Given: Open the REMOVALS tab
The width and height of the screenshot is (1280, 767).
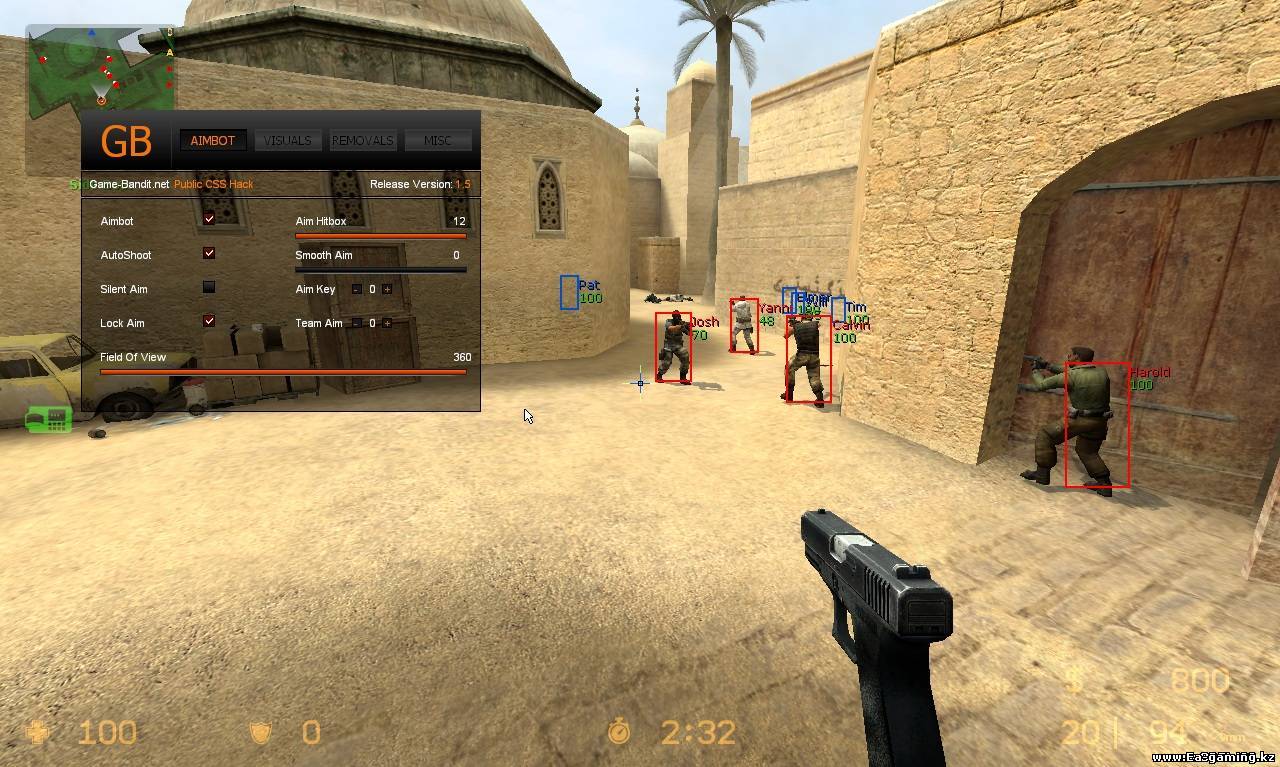Looking at the screenshot, I should [x=363, y=141].
